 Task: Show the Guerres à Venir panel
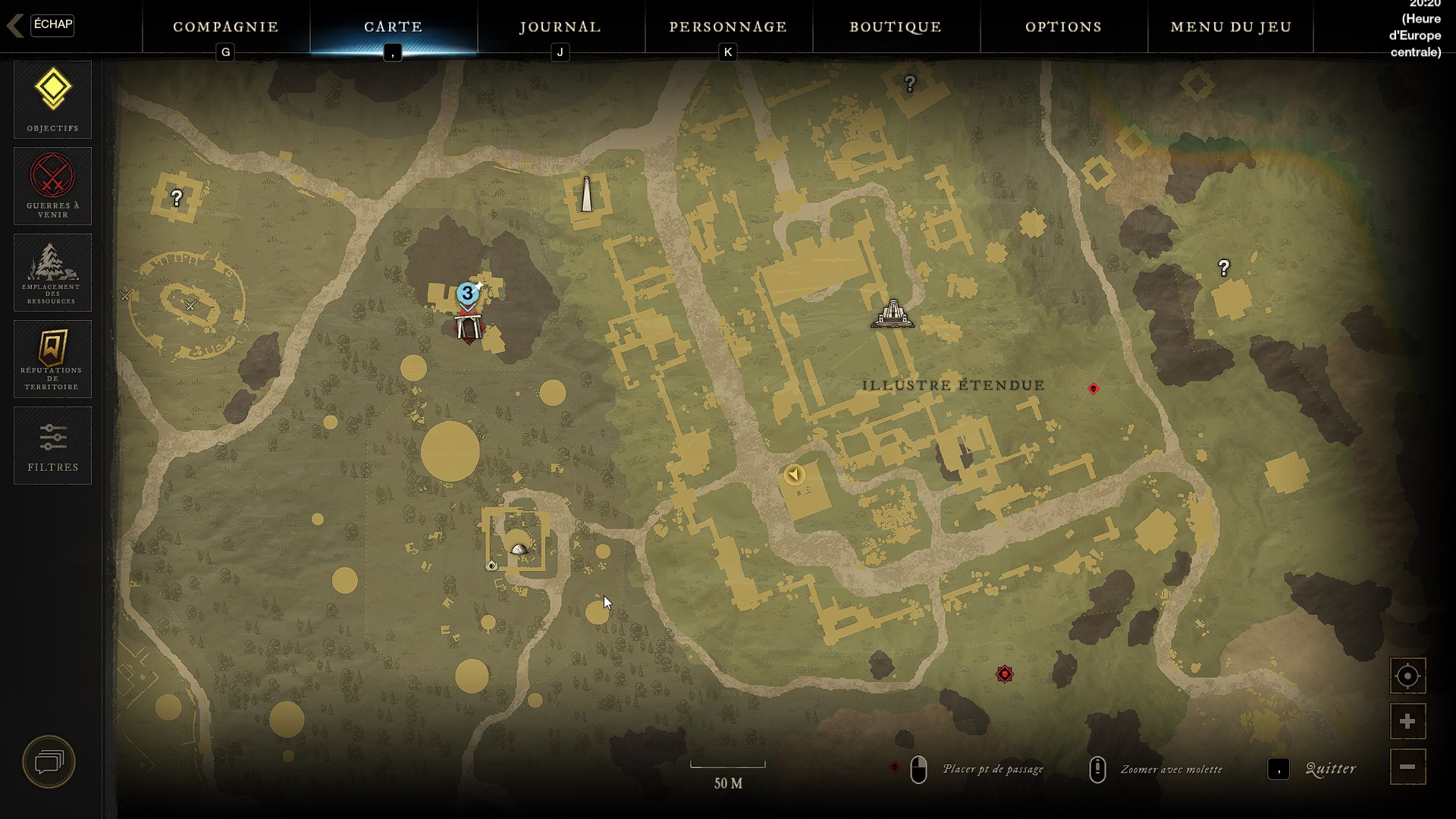(x=52, y=186)
